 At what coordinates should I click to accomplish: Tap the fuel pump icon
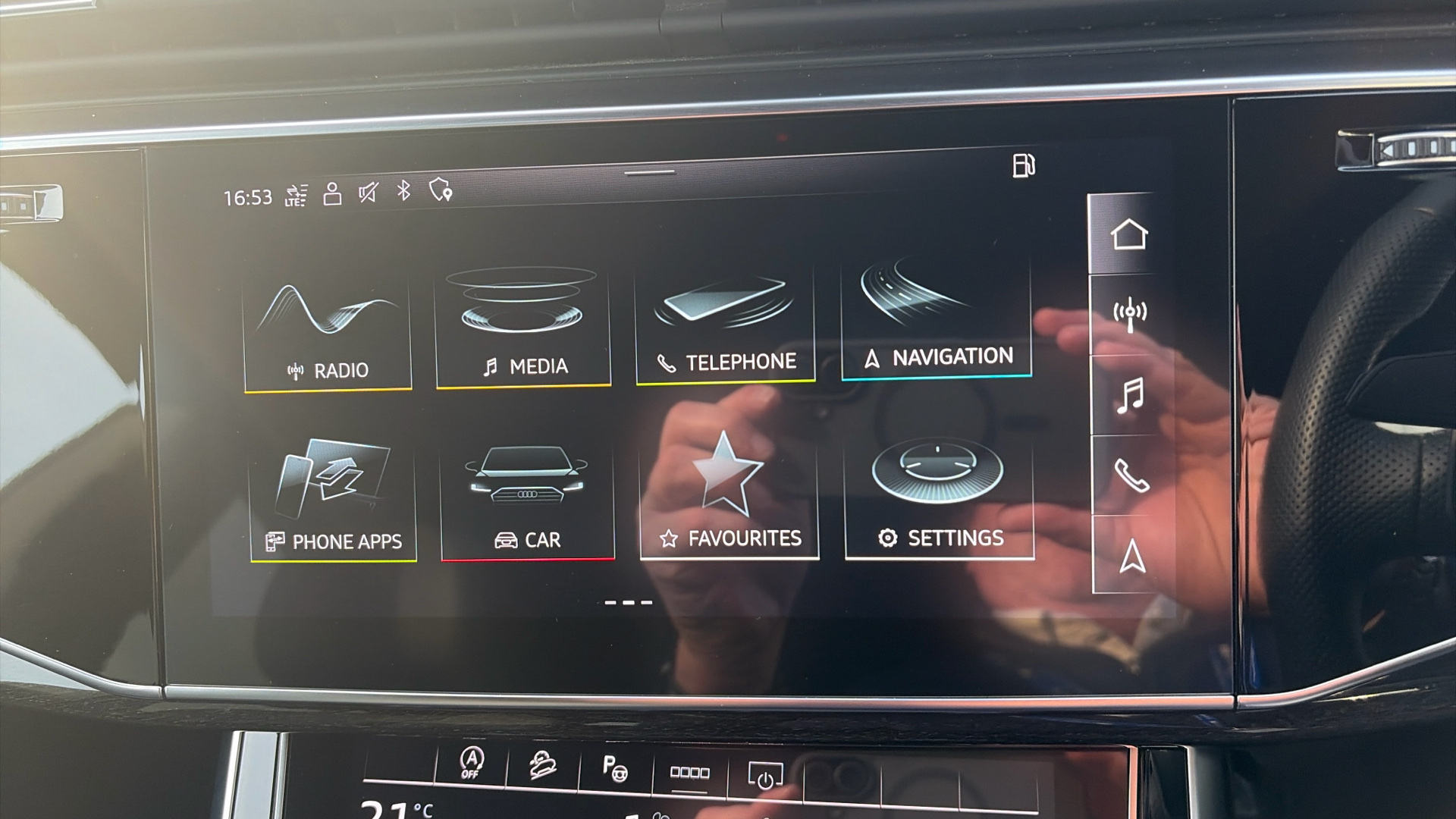1024,165
